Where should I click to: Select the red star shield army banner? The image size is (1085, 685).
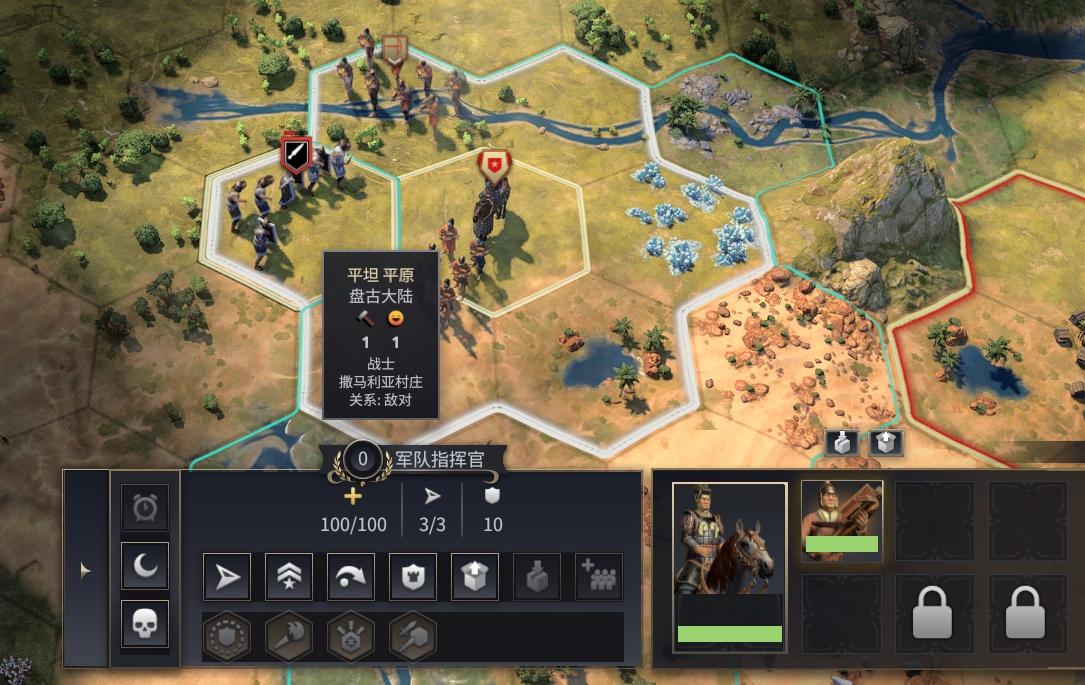click(x=493, y=164)
